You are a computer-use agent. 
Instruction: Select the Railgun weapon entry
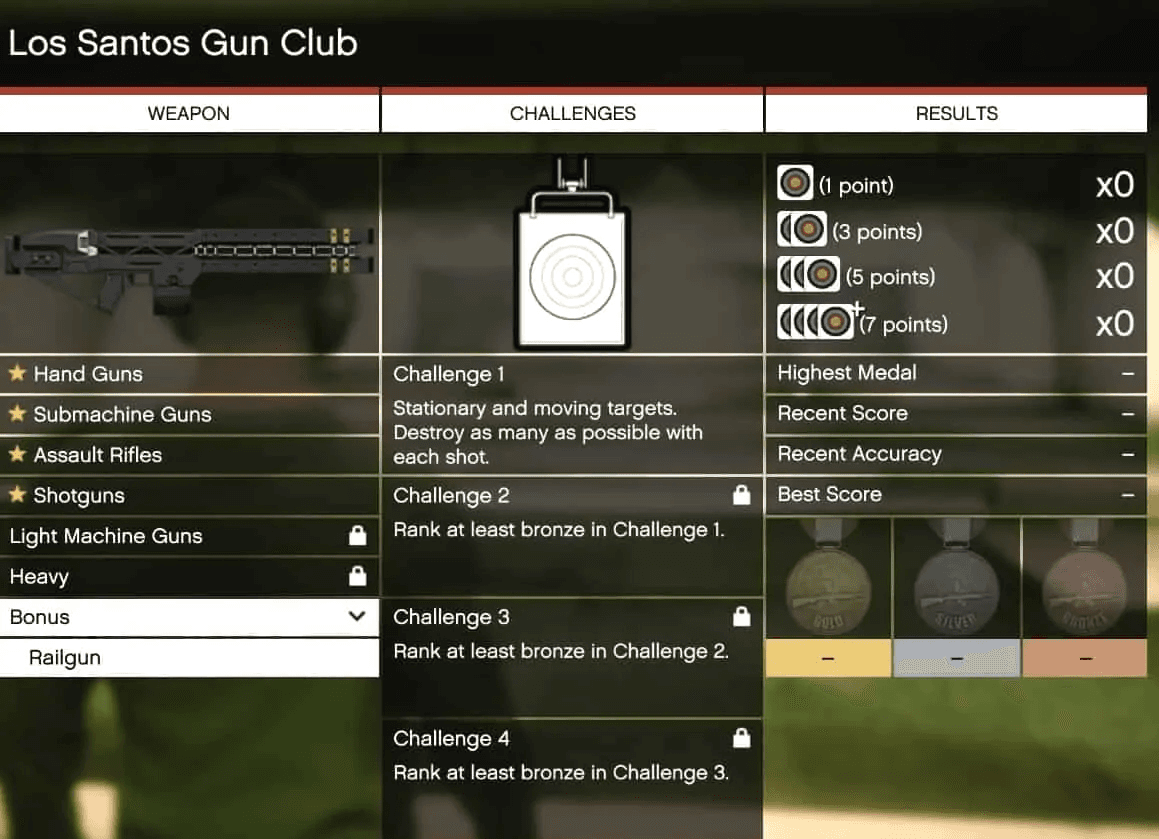click(189, 658)
